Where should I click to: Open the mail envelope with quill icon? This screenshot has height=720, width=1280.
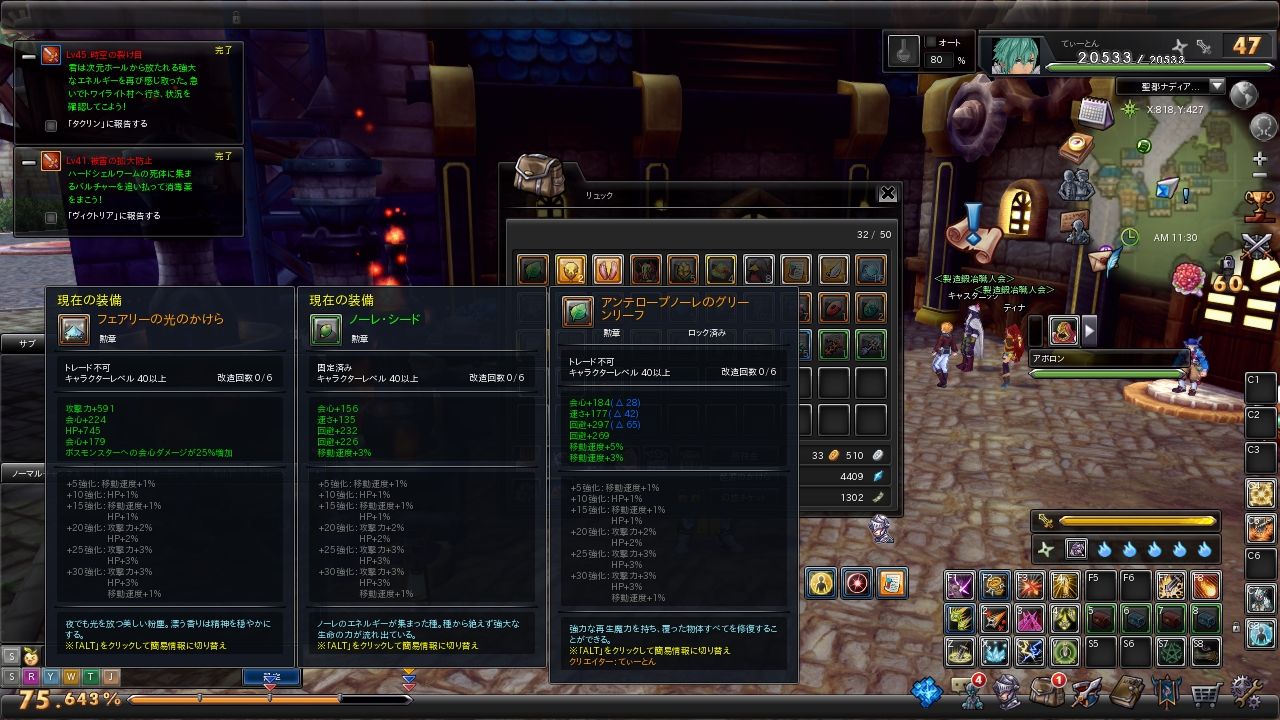[x=1104, y=260]
